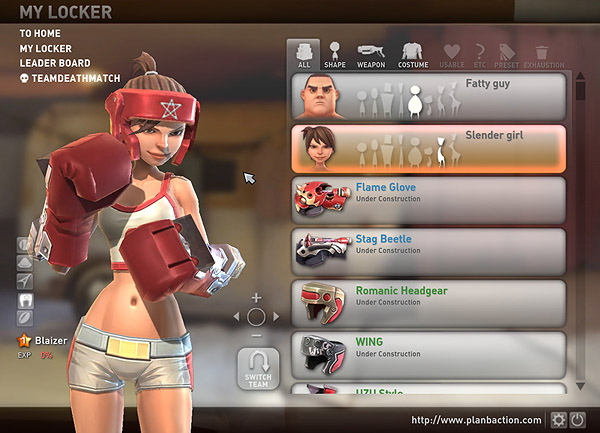Switch to the Etc question mark tab

tap(481, 54)
